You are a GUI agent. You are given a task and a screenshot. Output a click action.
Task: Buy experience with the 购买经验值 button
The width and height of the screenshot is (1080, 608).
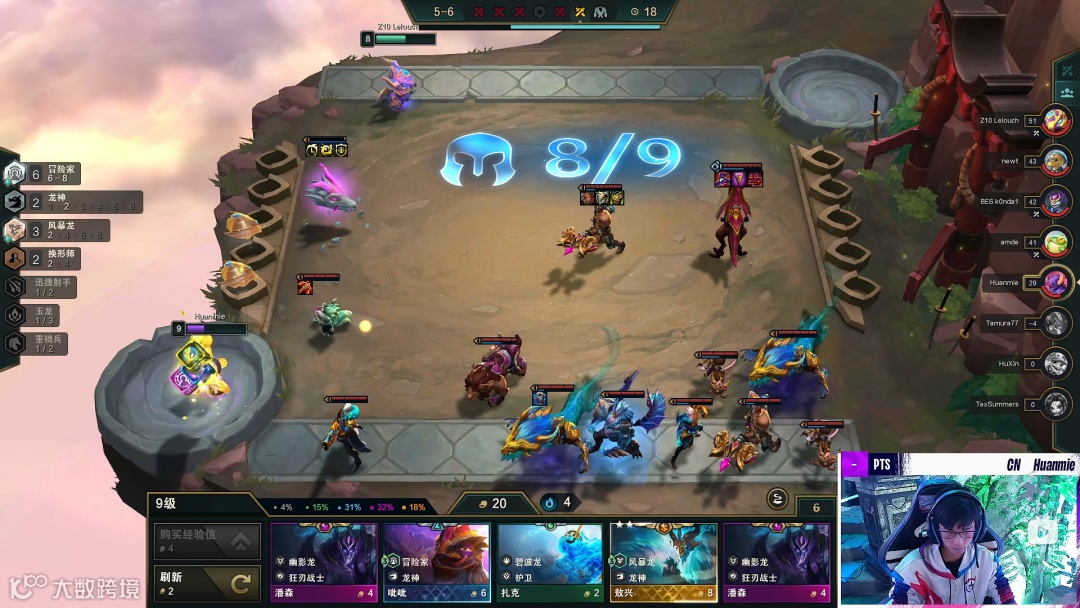tap(207, 542)
